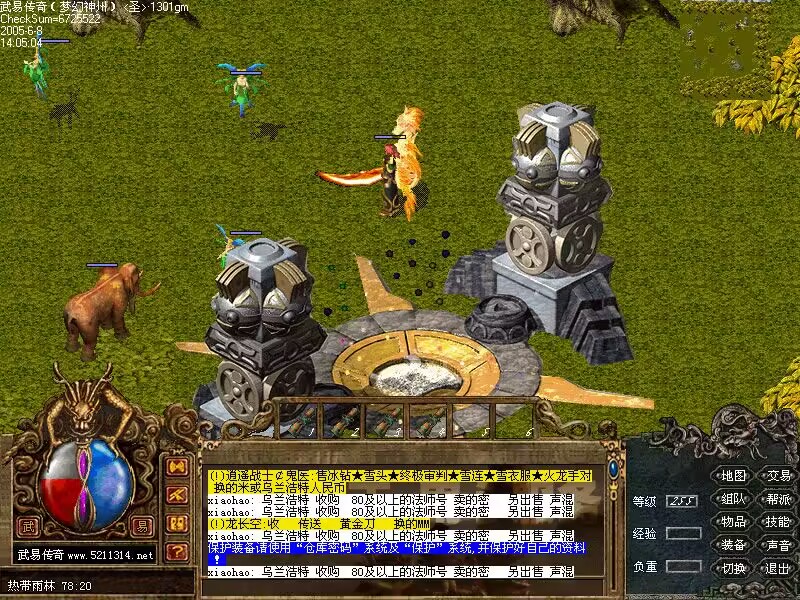800x600 pixels.
Task: Open the 技能 (skills) panel
Action: point(778,522)
